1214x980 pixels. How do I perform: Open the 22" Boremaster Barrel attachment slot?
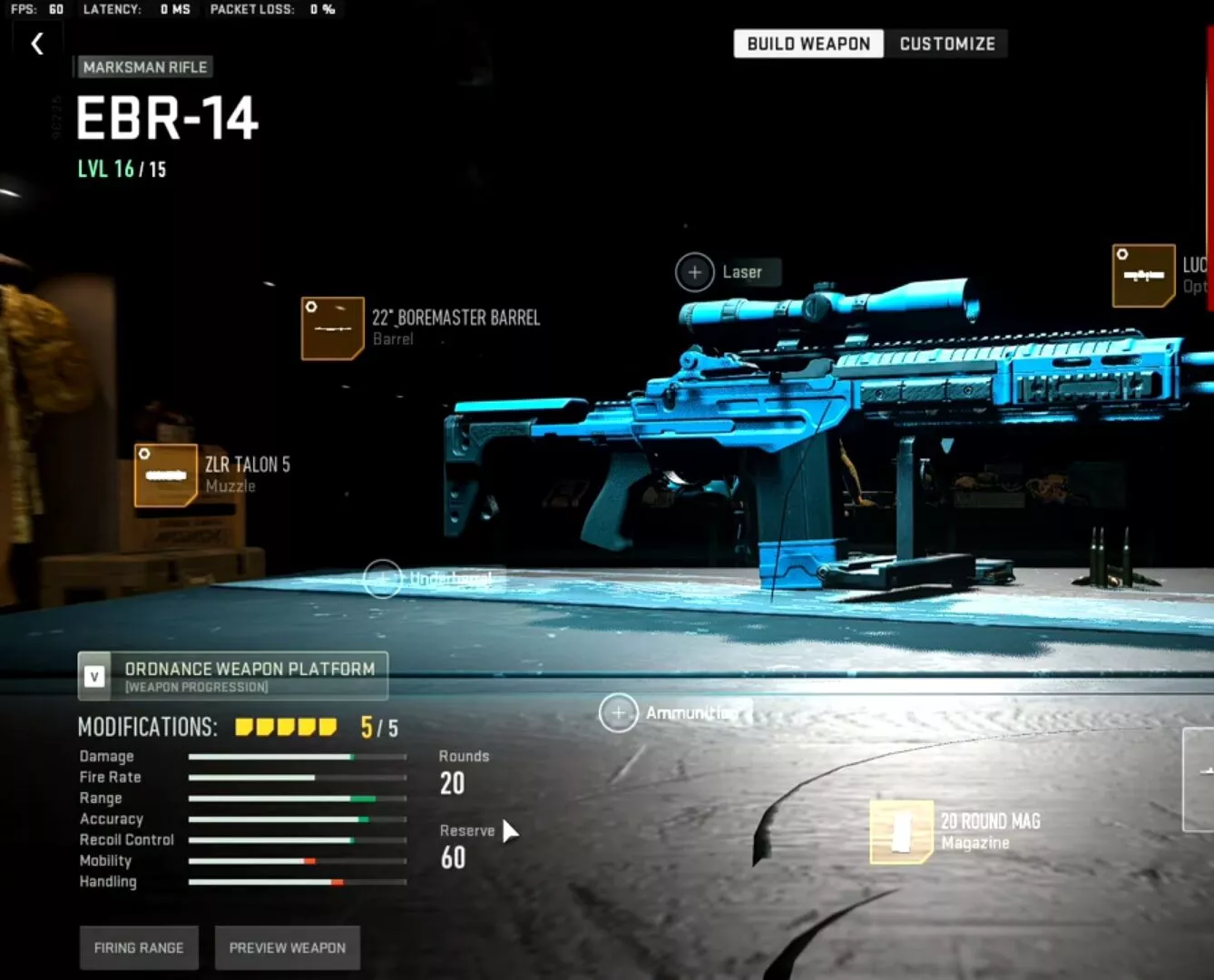pos(332,328)
